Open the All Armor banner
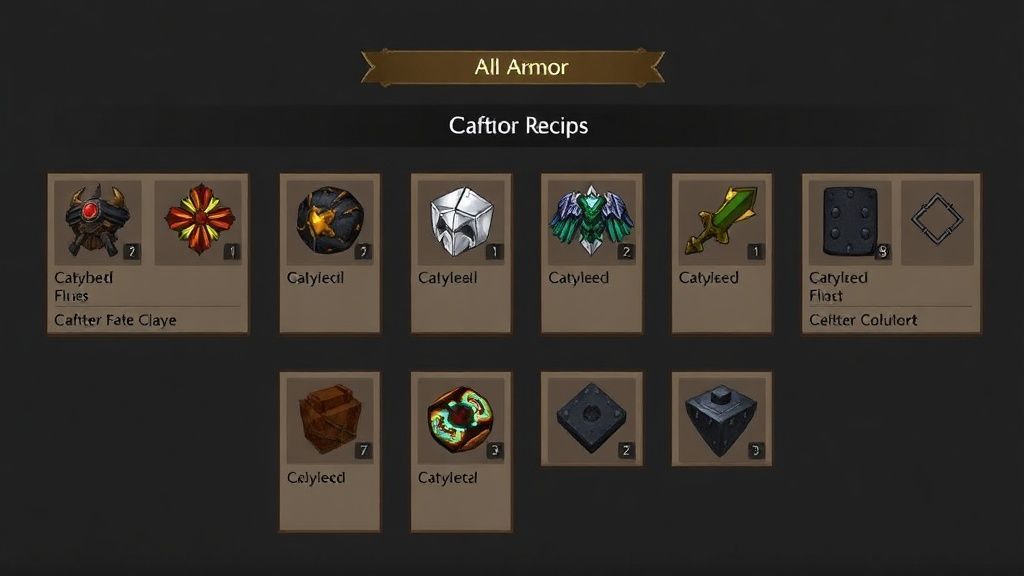1024x576 pixels. click(512, 68)
